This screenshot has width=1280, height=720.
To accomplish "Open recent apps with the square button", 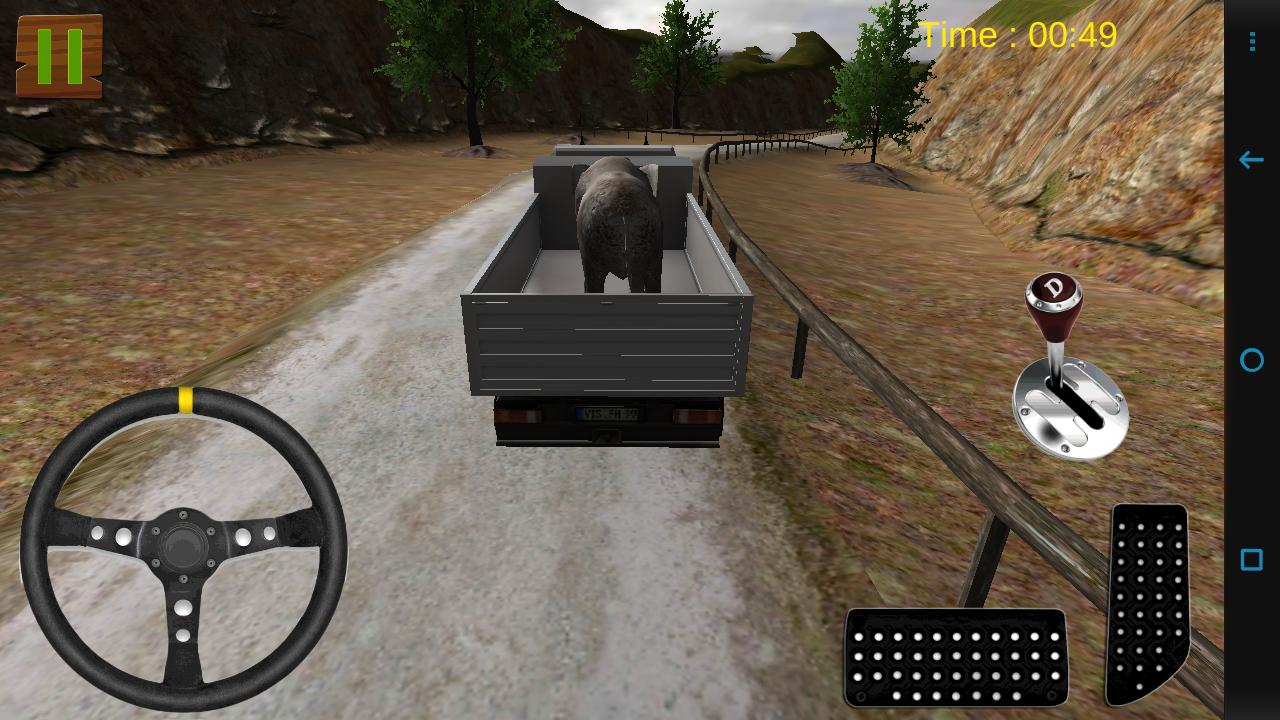I will pyautogui.click(x=1250, y=562).
